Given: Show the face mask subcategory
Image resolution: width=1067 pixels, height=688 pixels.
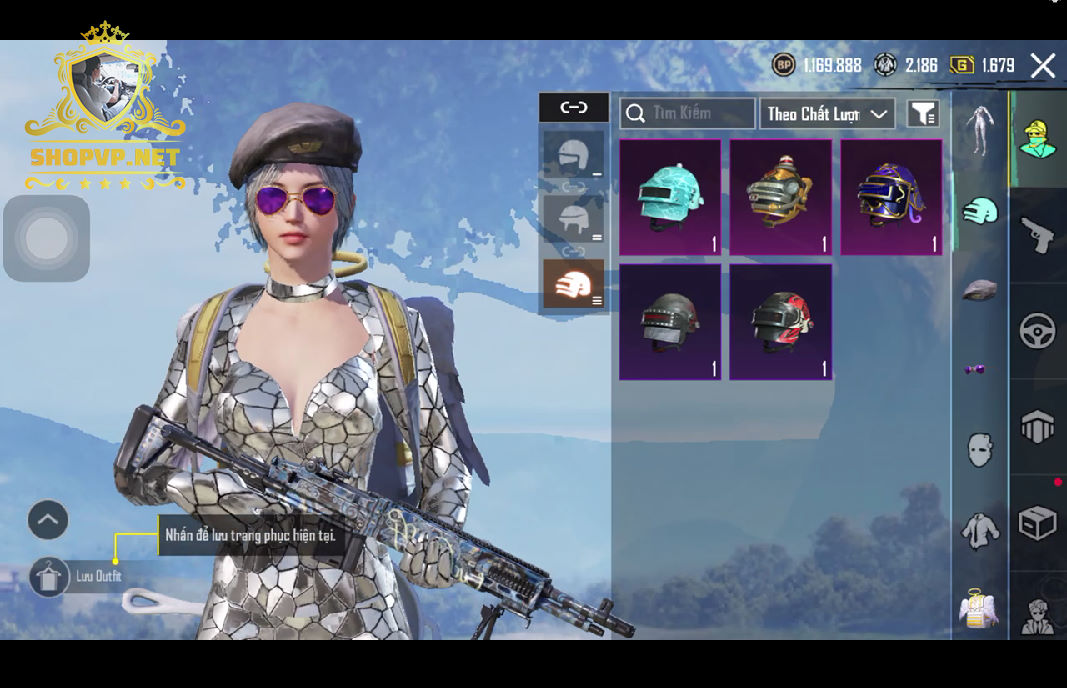Looking at the screenshot, I should coord(979,449).
